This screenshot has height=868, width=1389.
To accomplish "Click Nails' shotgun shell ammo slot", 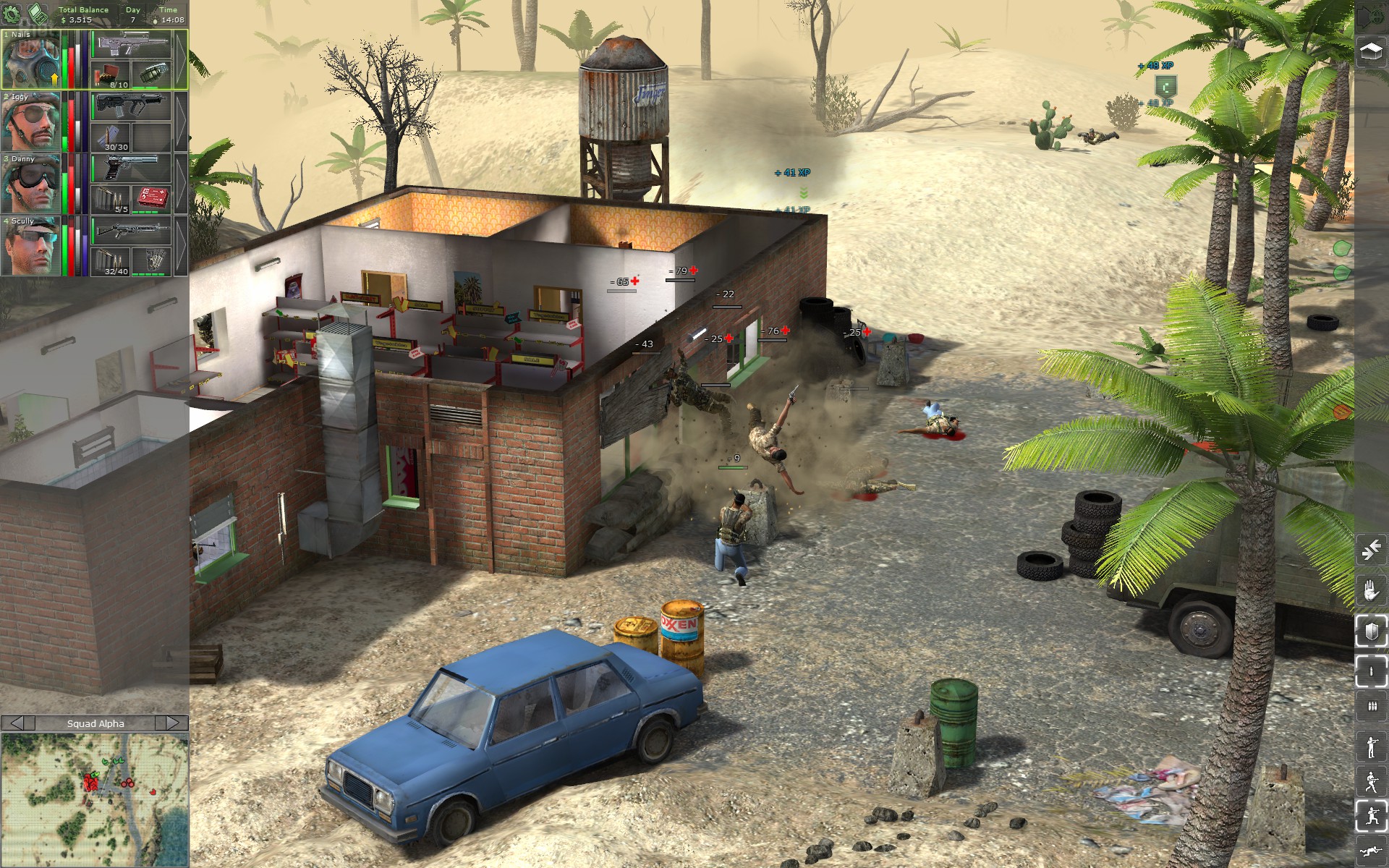I will click(x=111, y=75).
